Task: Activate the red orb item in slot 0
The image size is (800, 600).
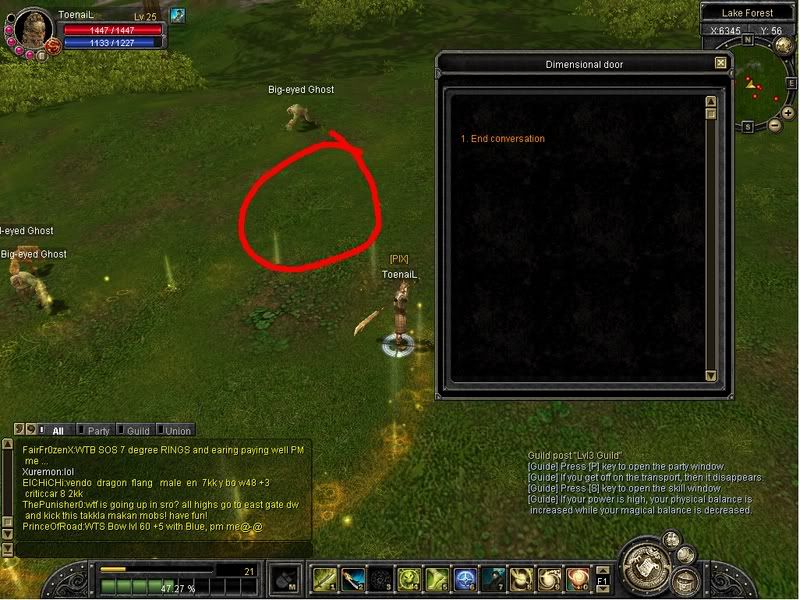Action: 576,579
